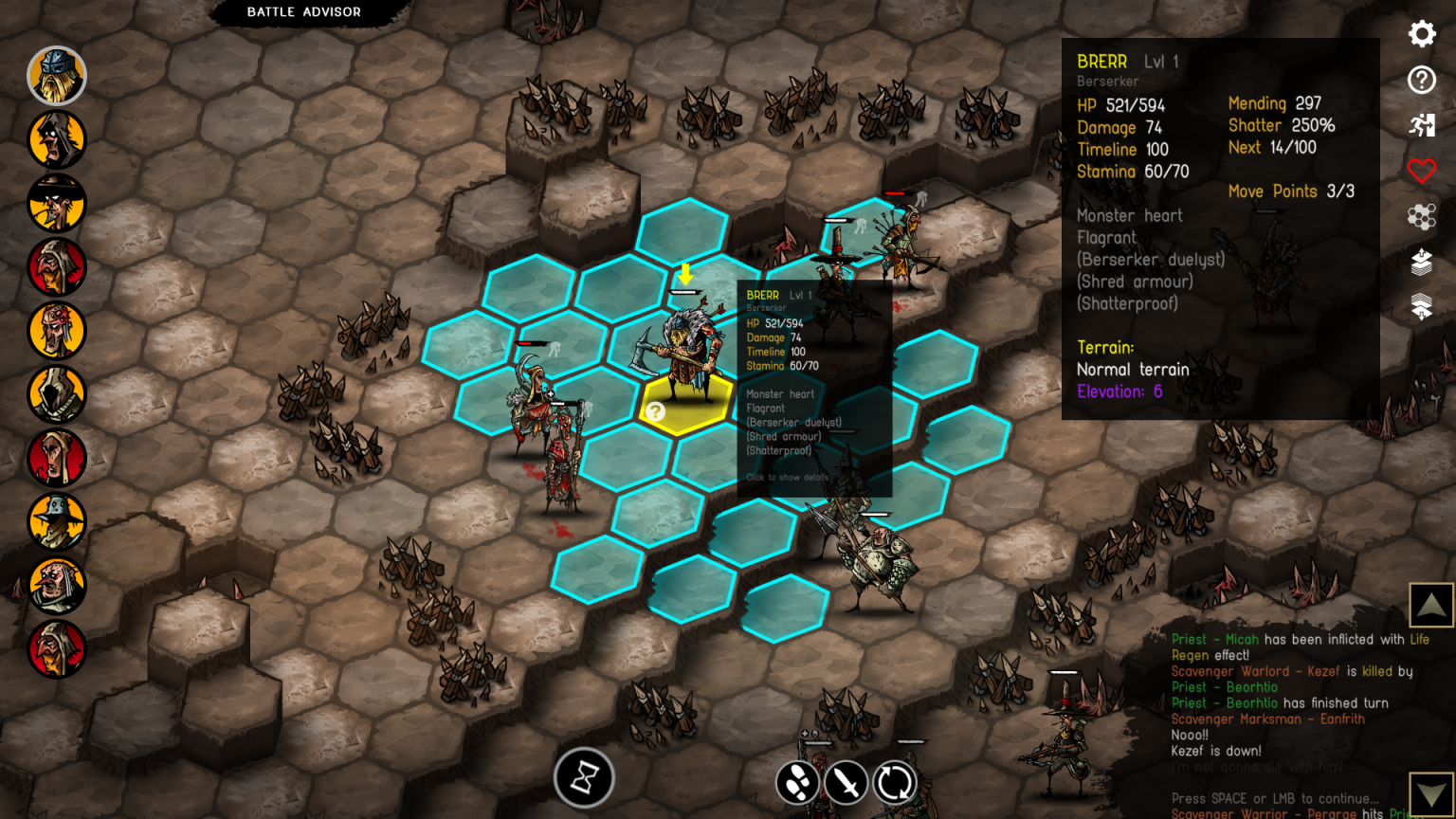Select the top-left horned helmet unit portrait
Image resolution: width=1456 pixels, height=819 pixels.
coord(57,76)
